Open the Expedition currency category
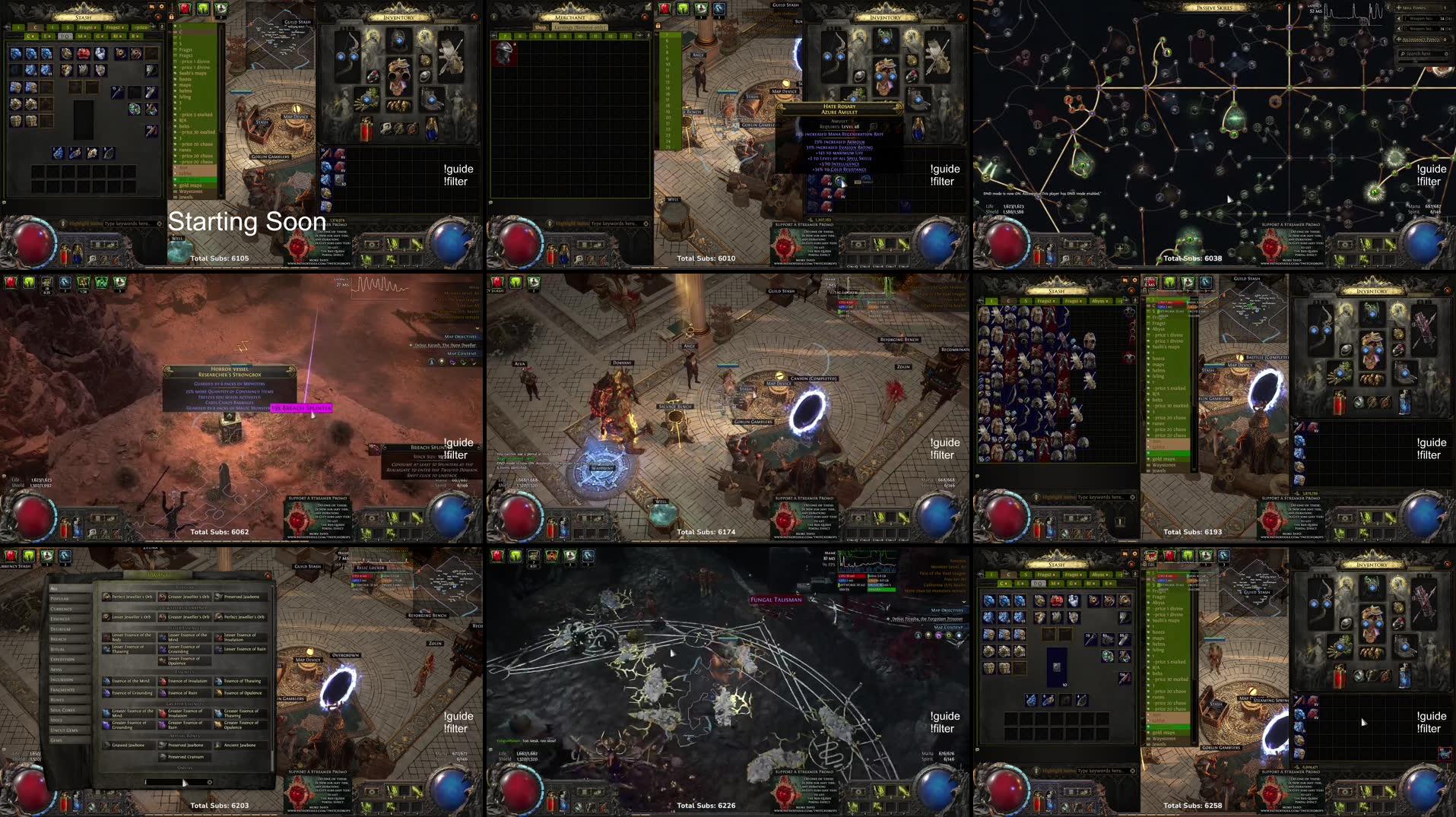The height and width of the screenshot is (817, 1456). (62, 659)
